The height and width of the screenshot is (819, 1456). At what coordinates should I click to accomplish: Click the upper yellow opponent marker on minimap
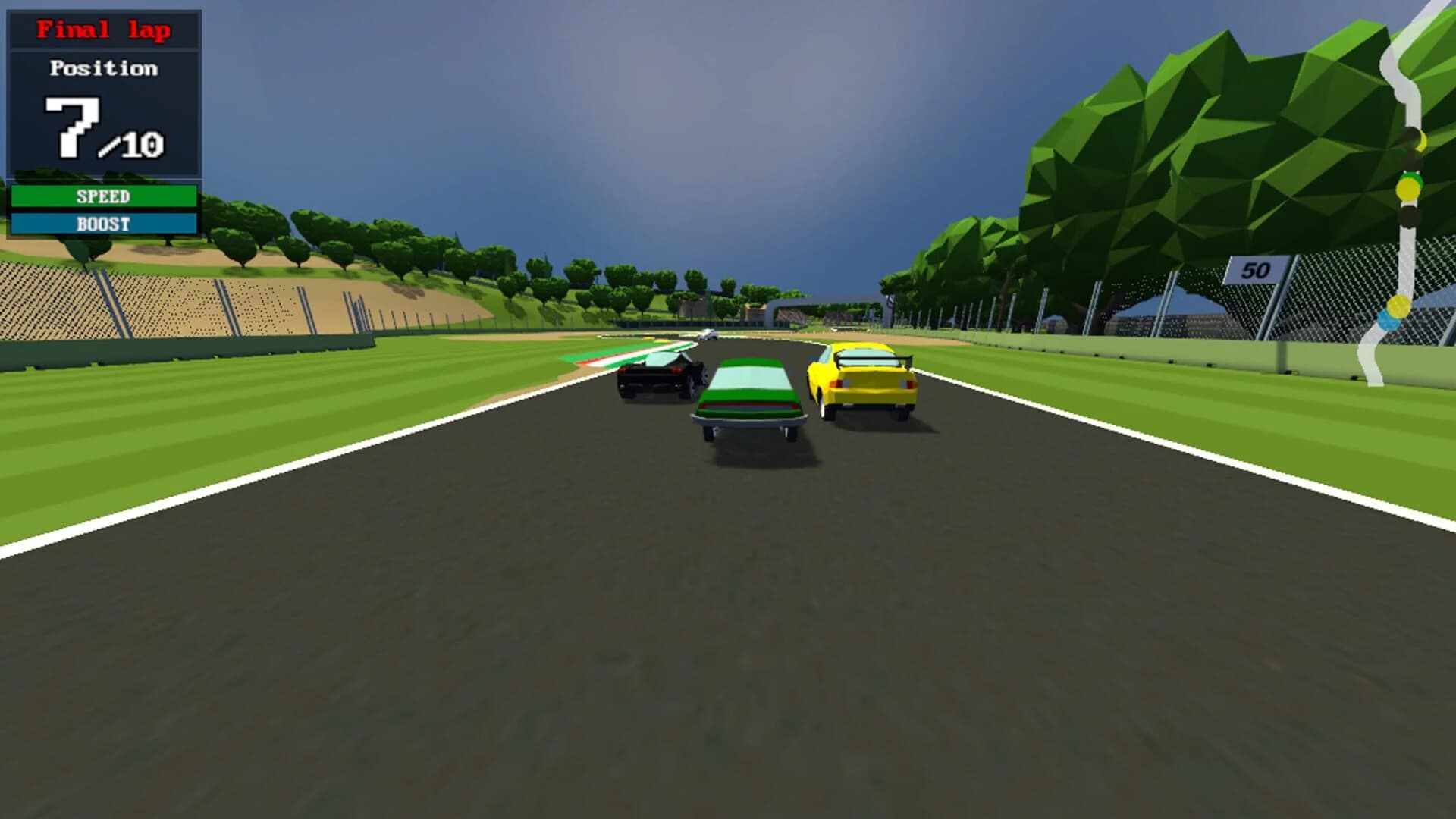click(1420, 140)
